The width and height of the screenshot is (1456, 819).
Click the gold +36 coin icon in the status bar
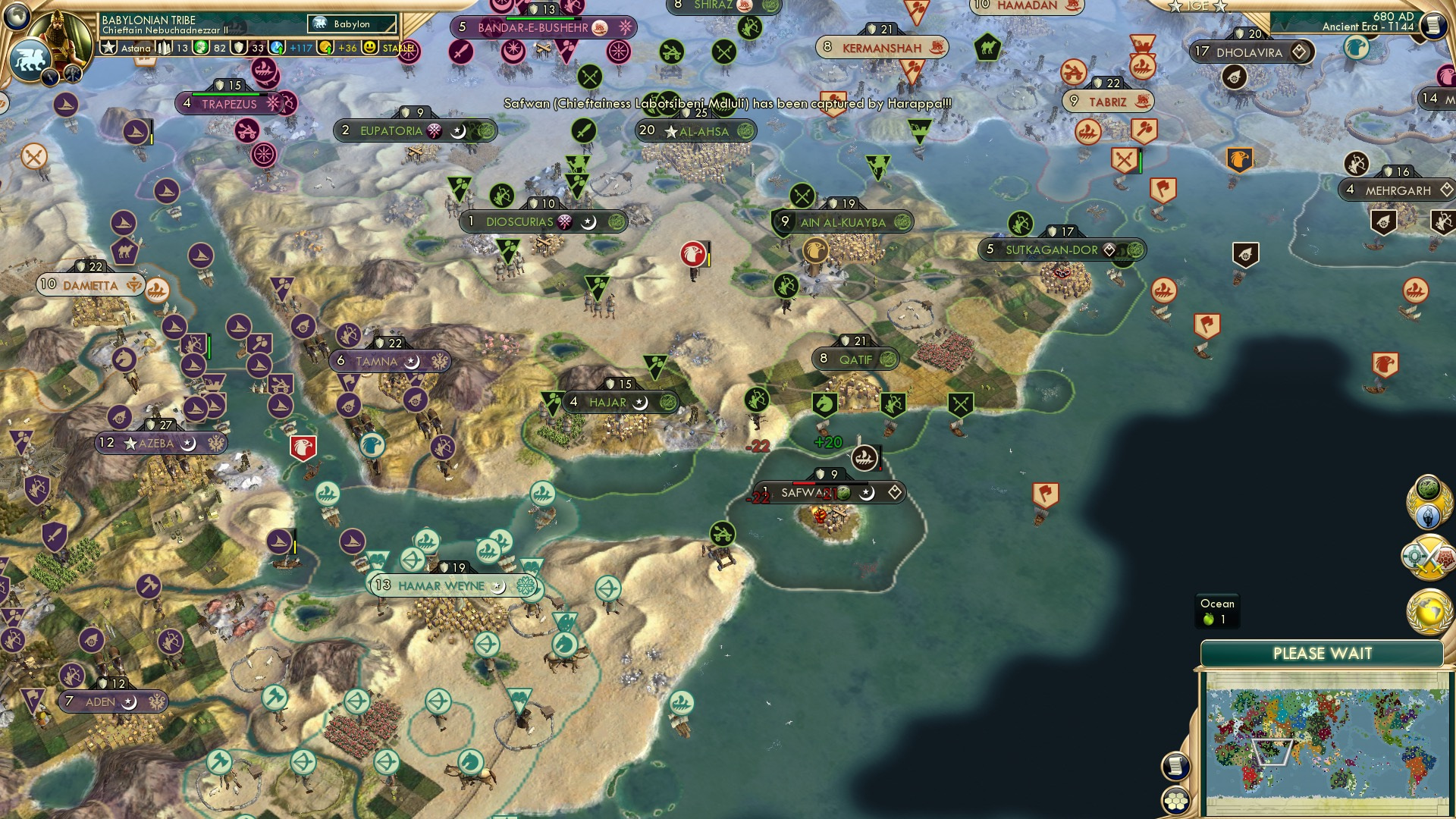325,49
